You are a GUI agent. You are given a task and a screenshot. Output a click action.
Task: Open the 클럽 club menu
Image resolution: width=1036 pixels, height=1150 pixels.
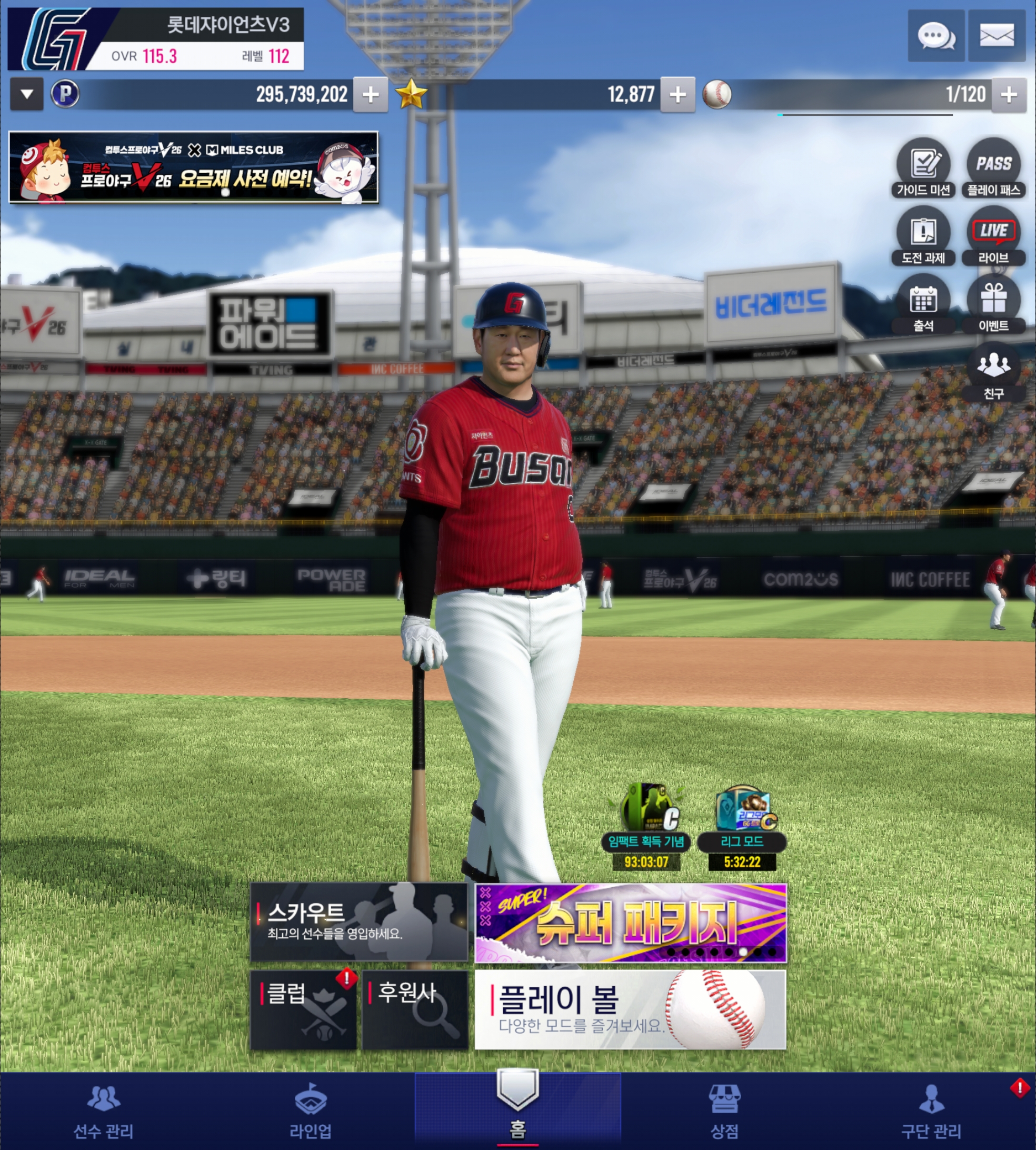(x=303, y=1009)
